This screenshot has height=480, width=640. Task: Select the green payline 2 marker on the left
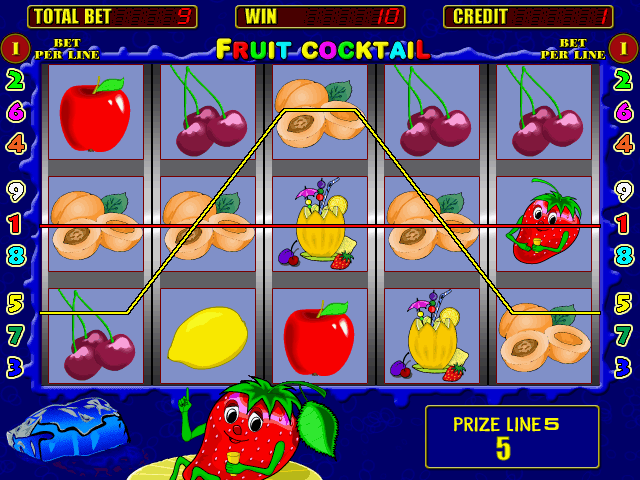15,80
